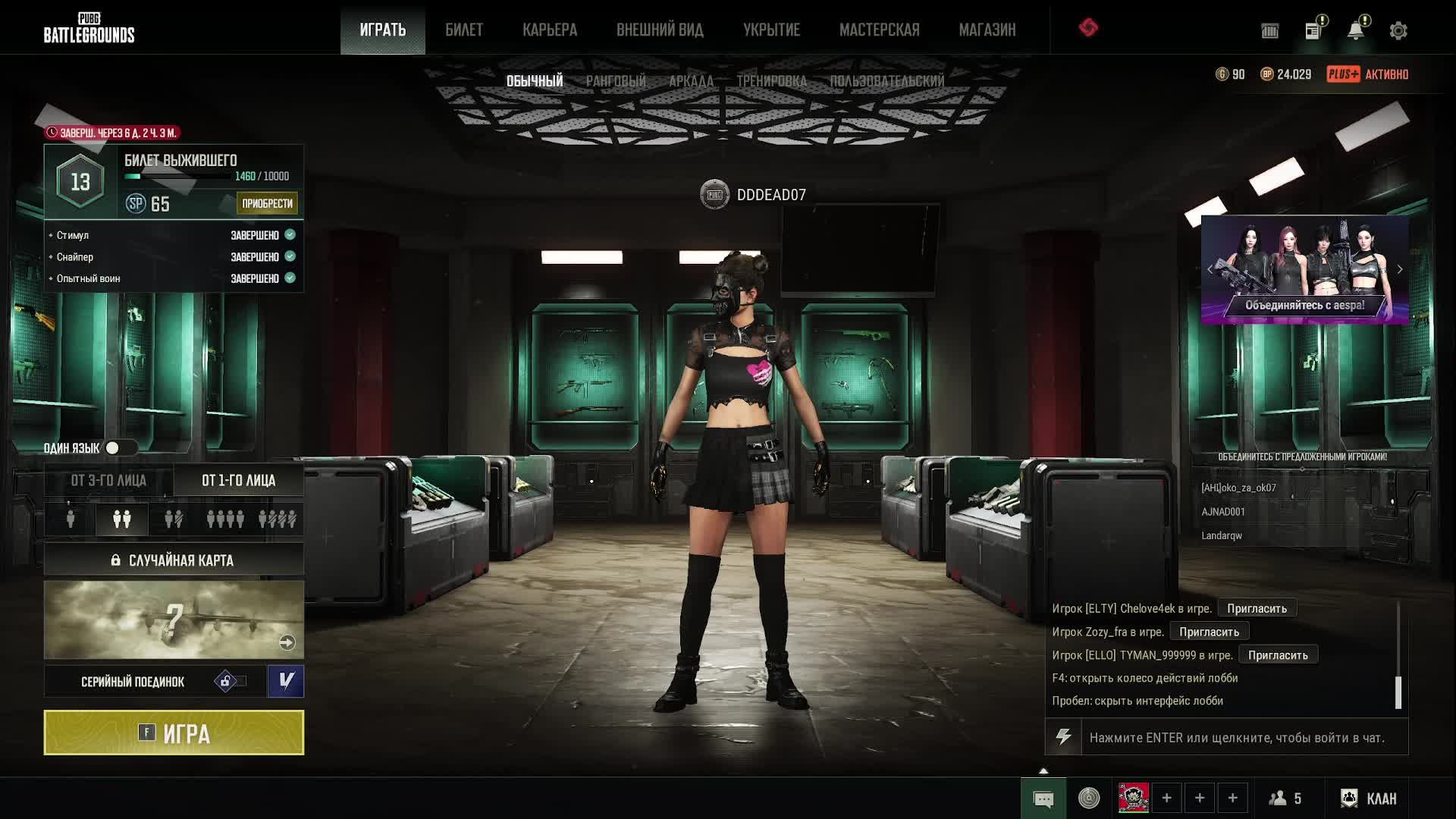Open the МАСТЕРСКАЯ workshop tab
Screen dimensions: 1456x819
(879, 30)
